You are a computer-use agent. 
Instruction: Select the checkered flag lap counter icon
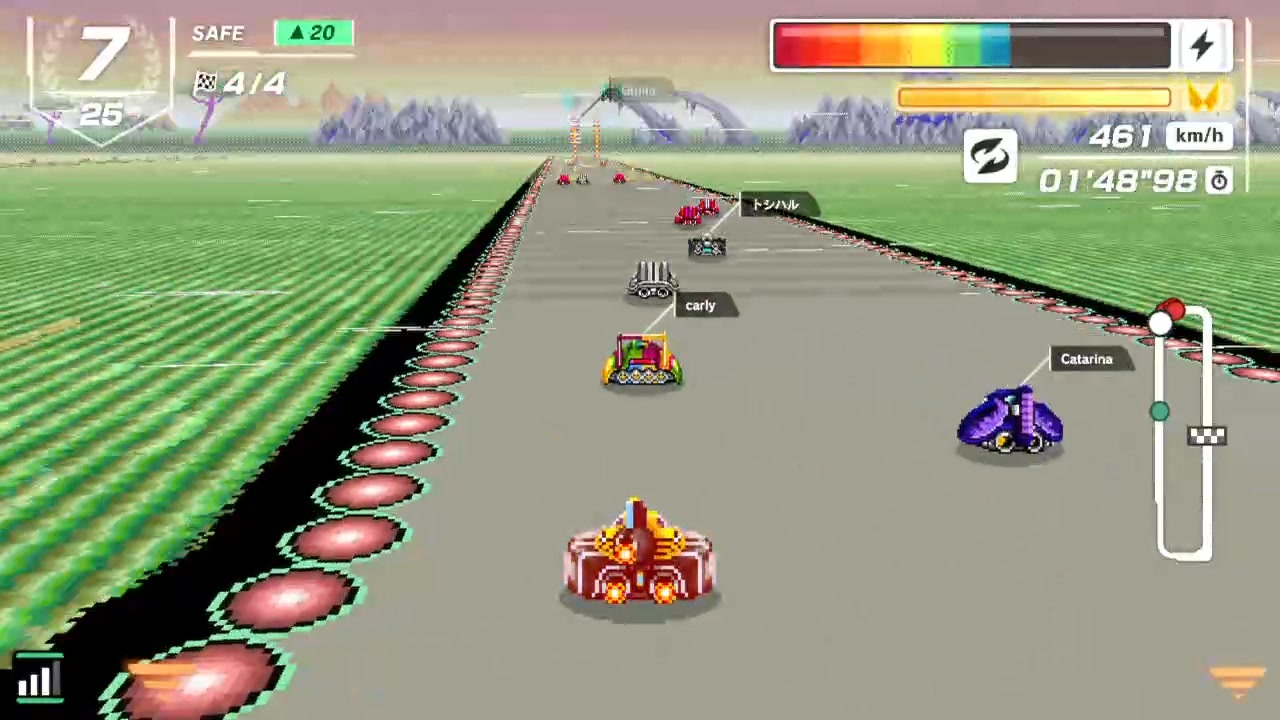pyautogui.click(x=205, y=83)
